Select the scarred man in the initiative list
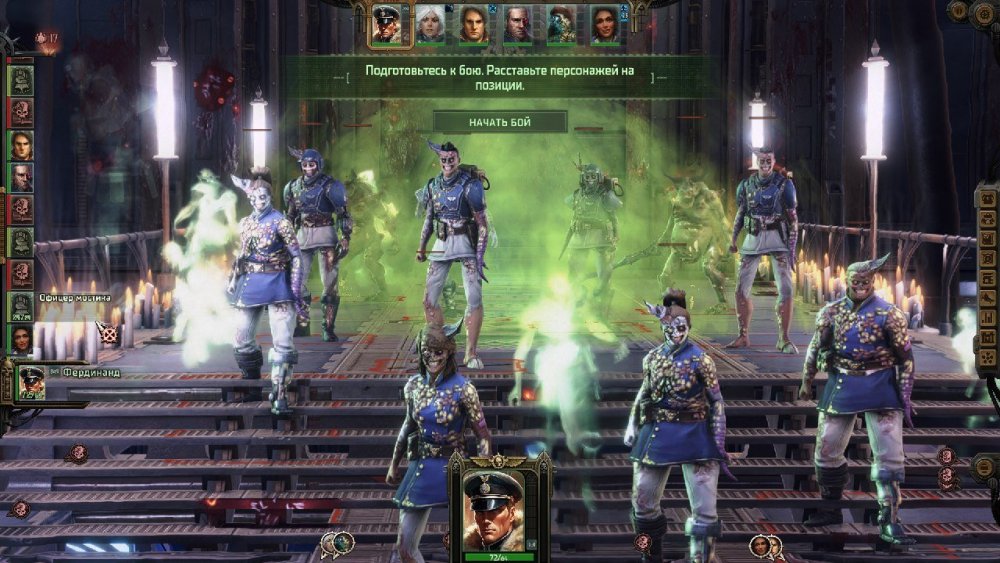Screen dimensions: 1000x563 point(21,178)
